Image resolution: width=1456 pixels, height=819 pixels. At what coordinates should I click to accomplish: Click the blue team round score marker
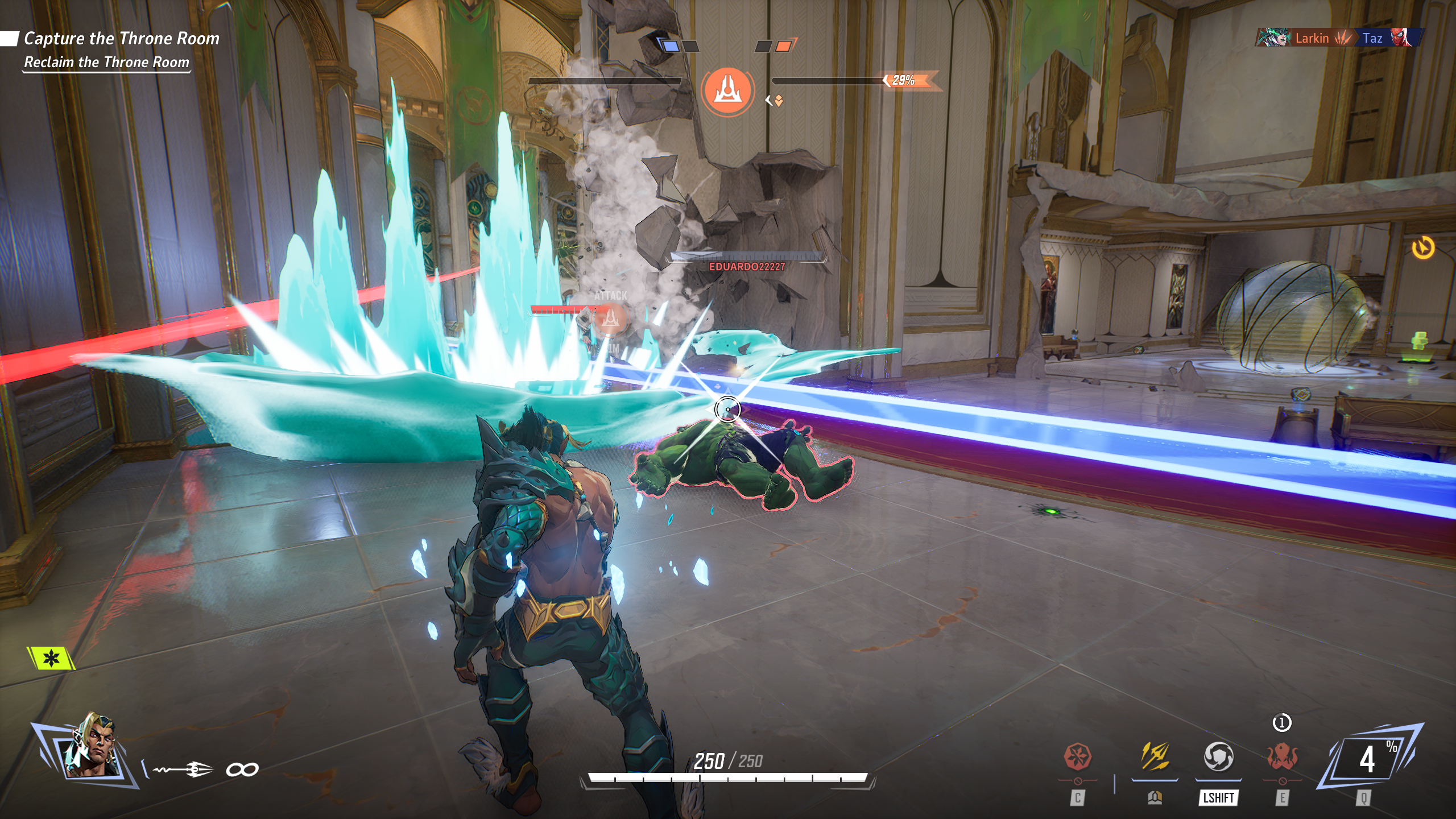pos(671,46)
